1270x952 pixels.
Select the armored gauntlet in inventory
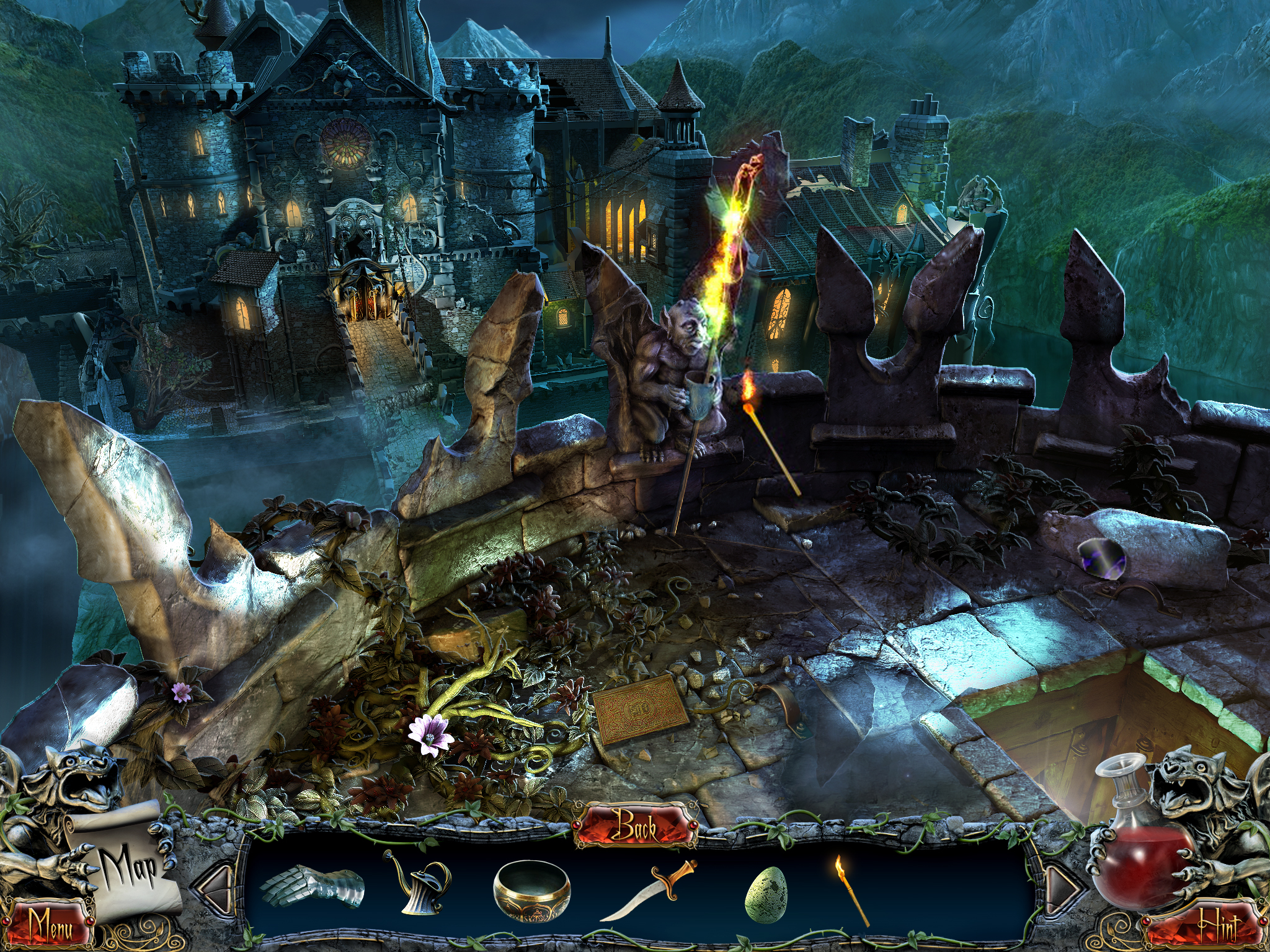pos(312,886)
